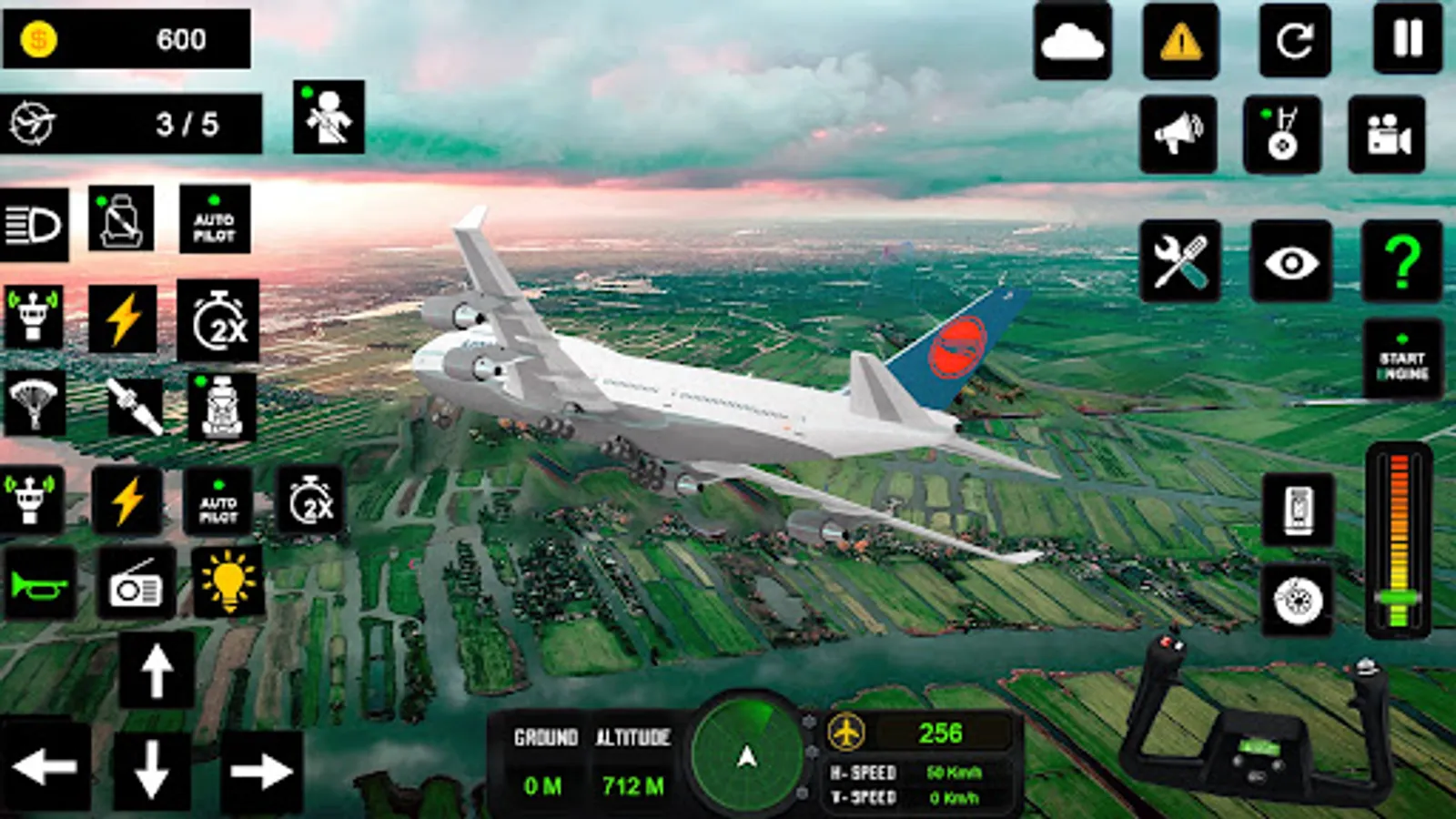This screenshot has height=819, width=1456.
Task: Sound the green horn
Action: click(x=37, y=584)
